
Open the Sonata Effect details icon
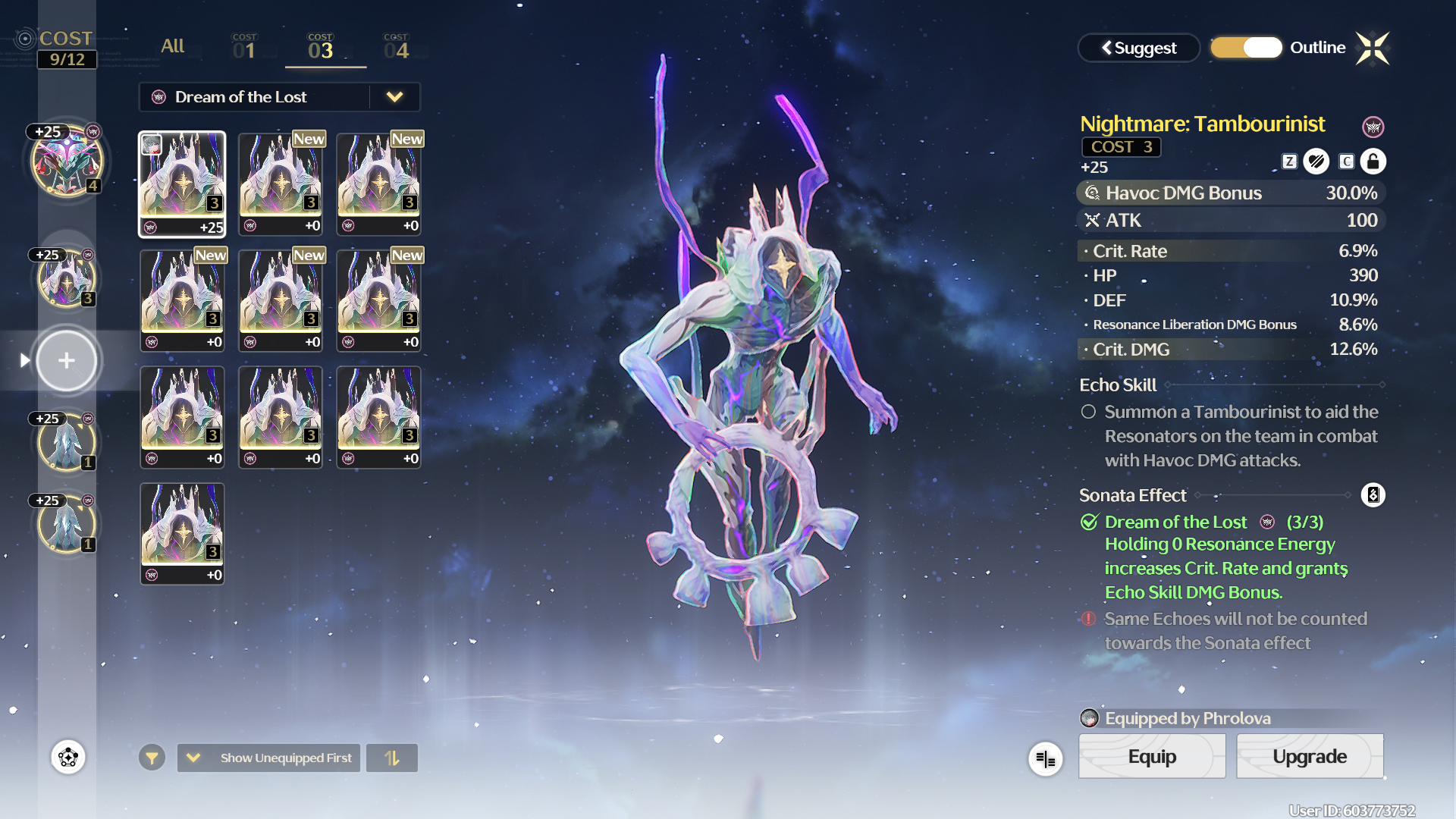pos(1373,495)
